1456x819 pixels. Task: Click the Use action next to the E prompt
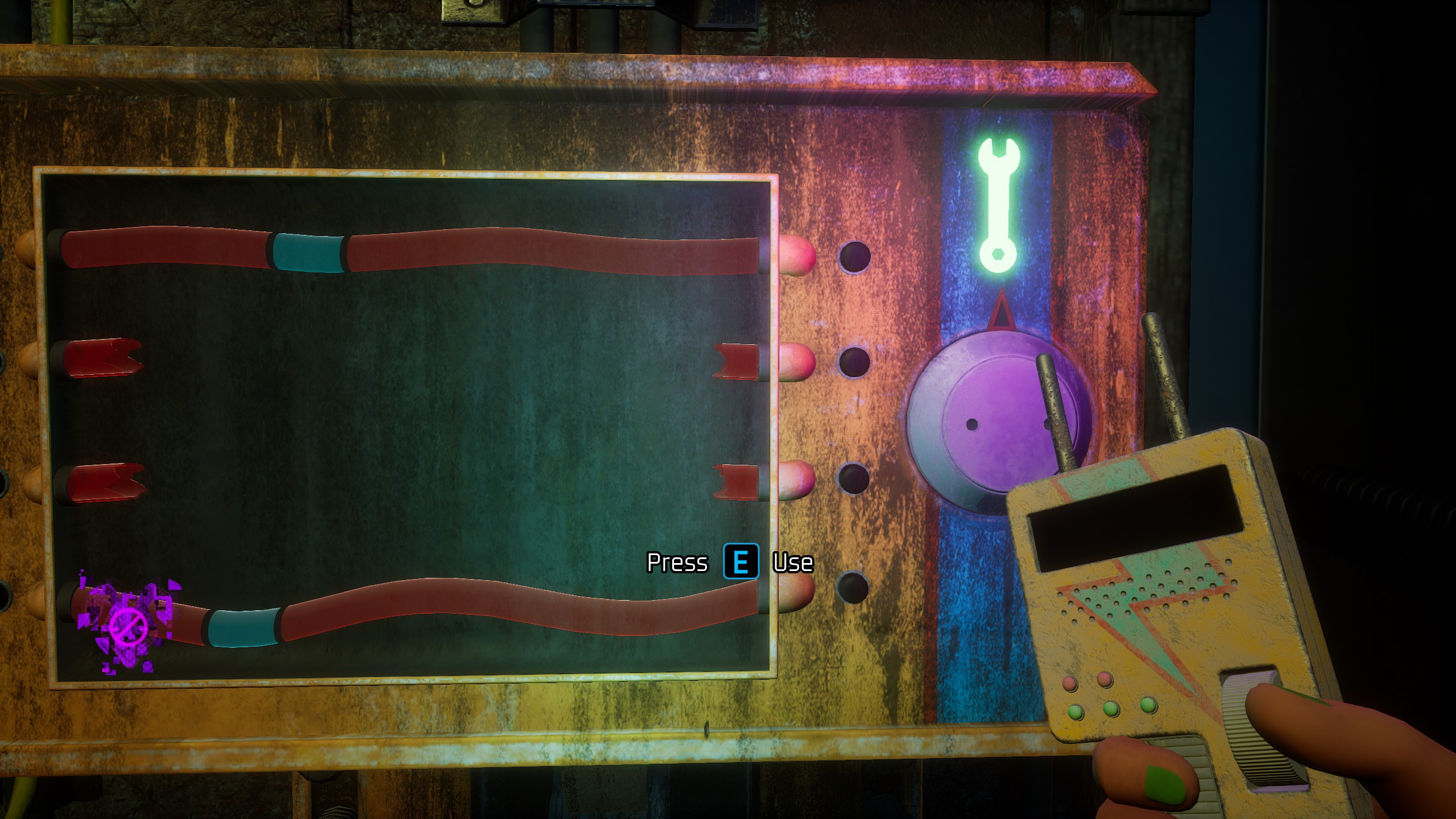click(x=795, y=564)
